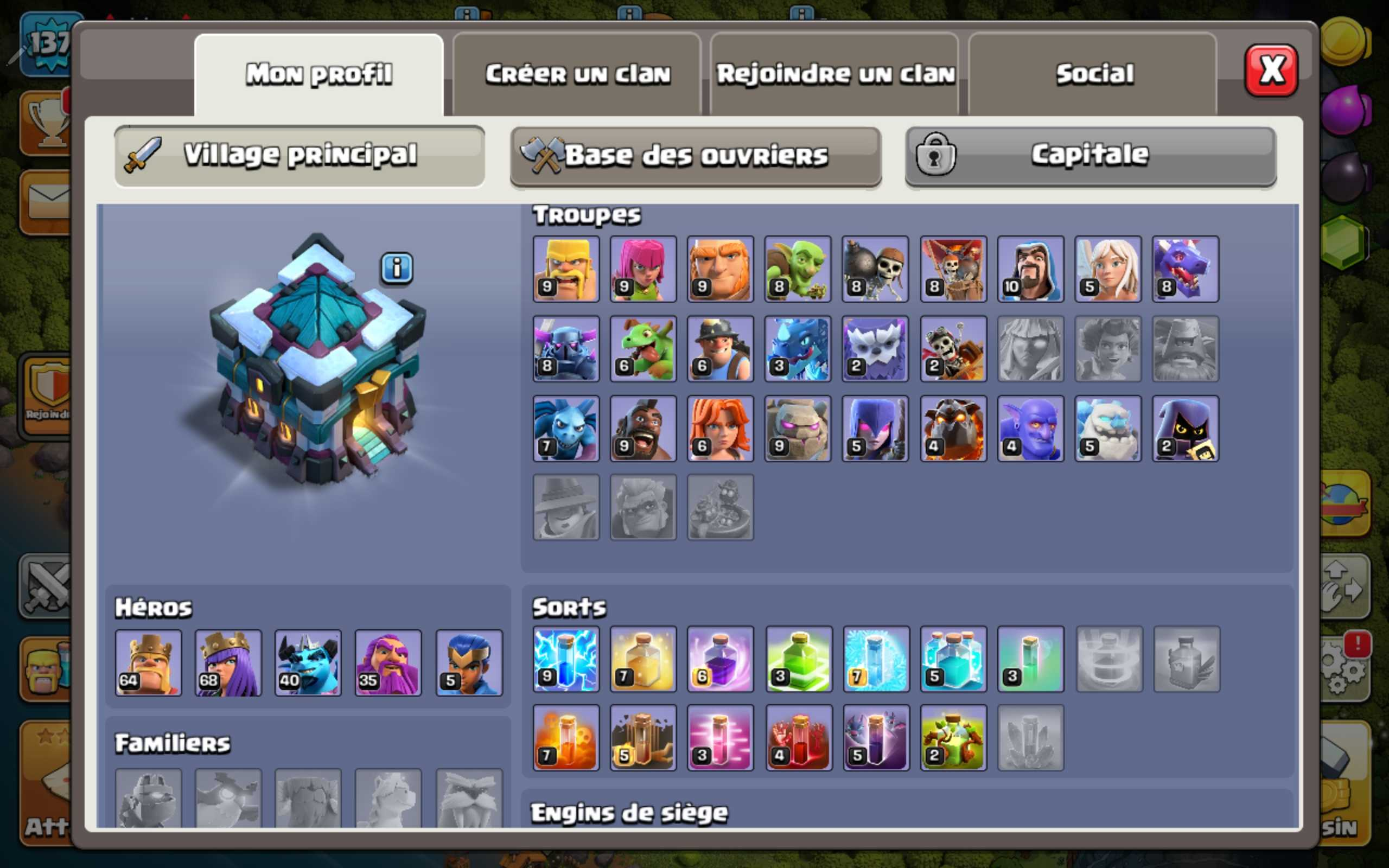Click the Barbarian King hero portrait
Screen dimensions: 1389x868
[148, 663]
